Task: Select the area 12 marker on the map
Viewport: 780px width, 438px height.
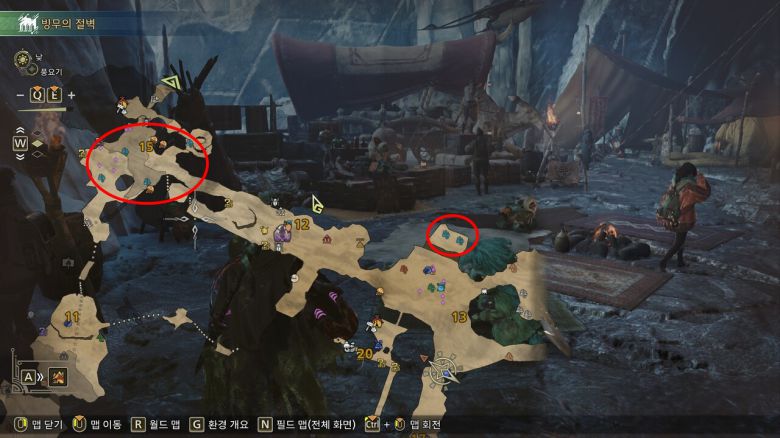Action: [x=302, y=225]
